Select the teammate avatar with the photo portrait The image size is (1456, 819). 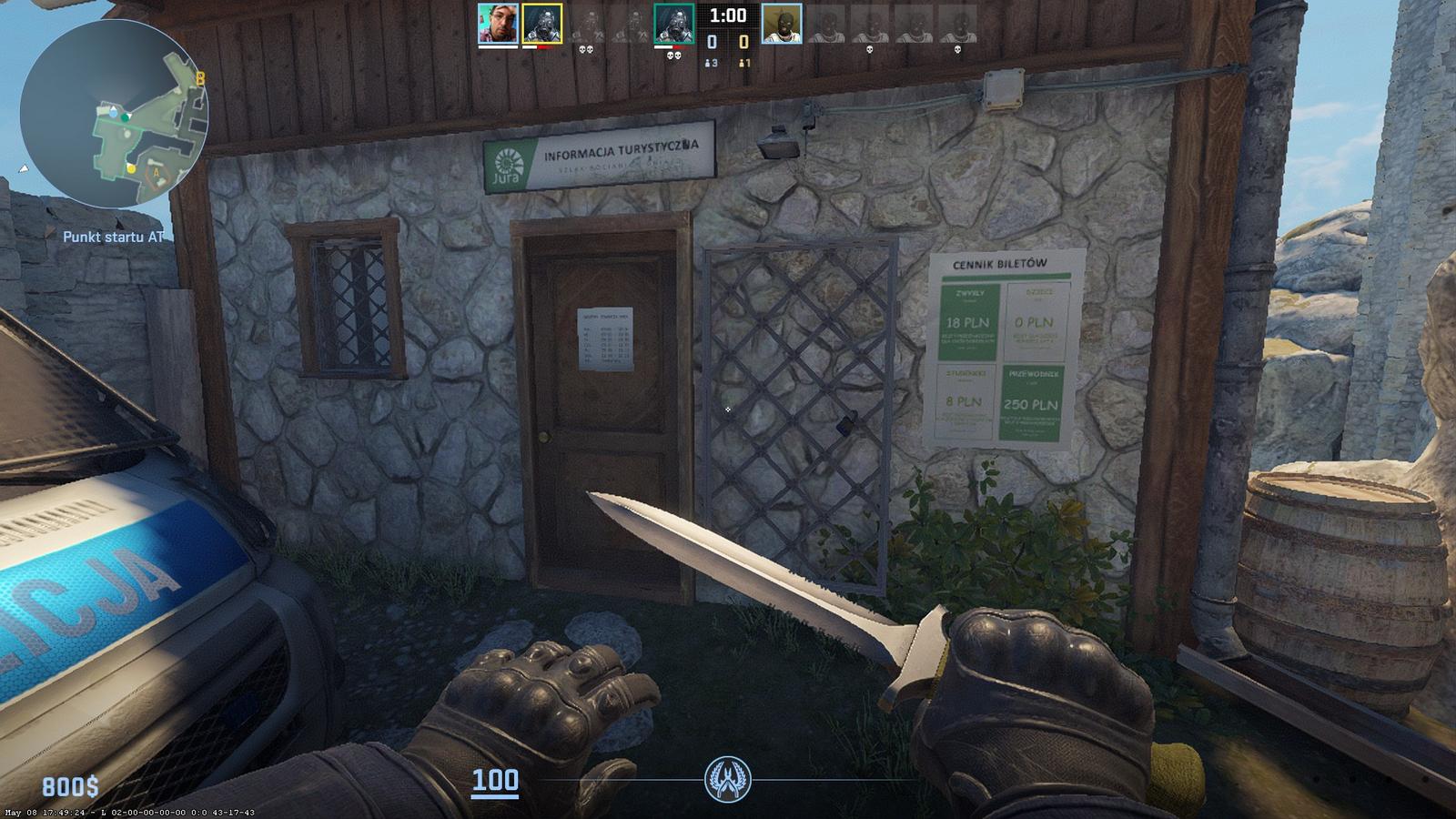498,24
